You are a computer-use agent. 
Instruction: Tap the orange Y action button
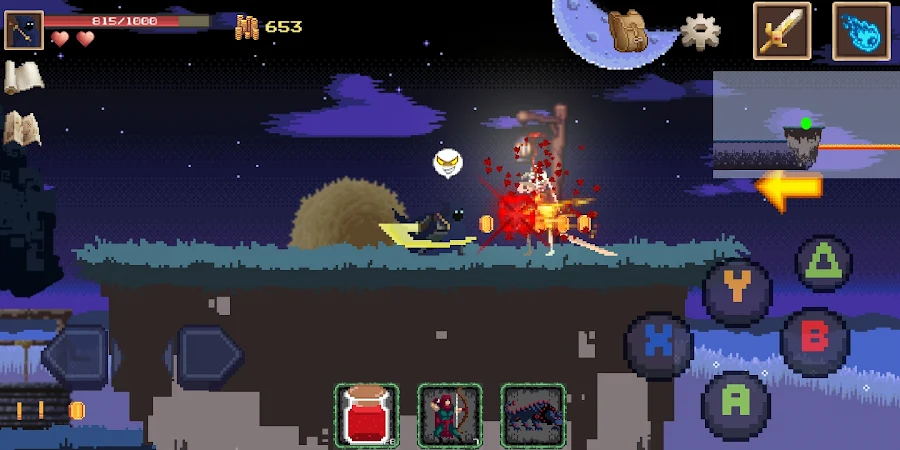point(737,290)
